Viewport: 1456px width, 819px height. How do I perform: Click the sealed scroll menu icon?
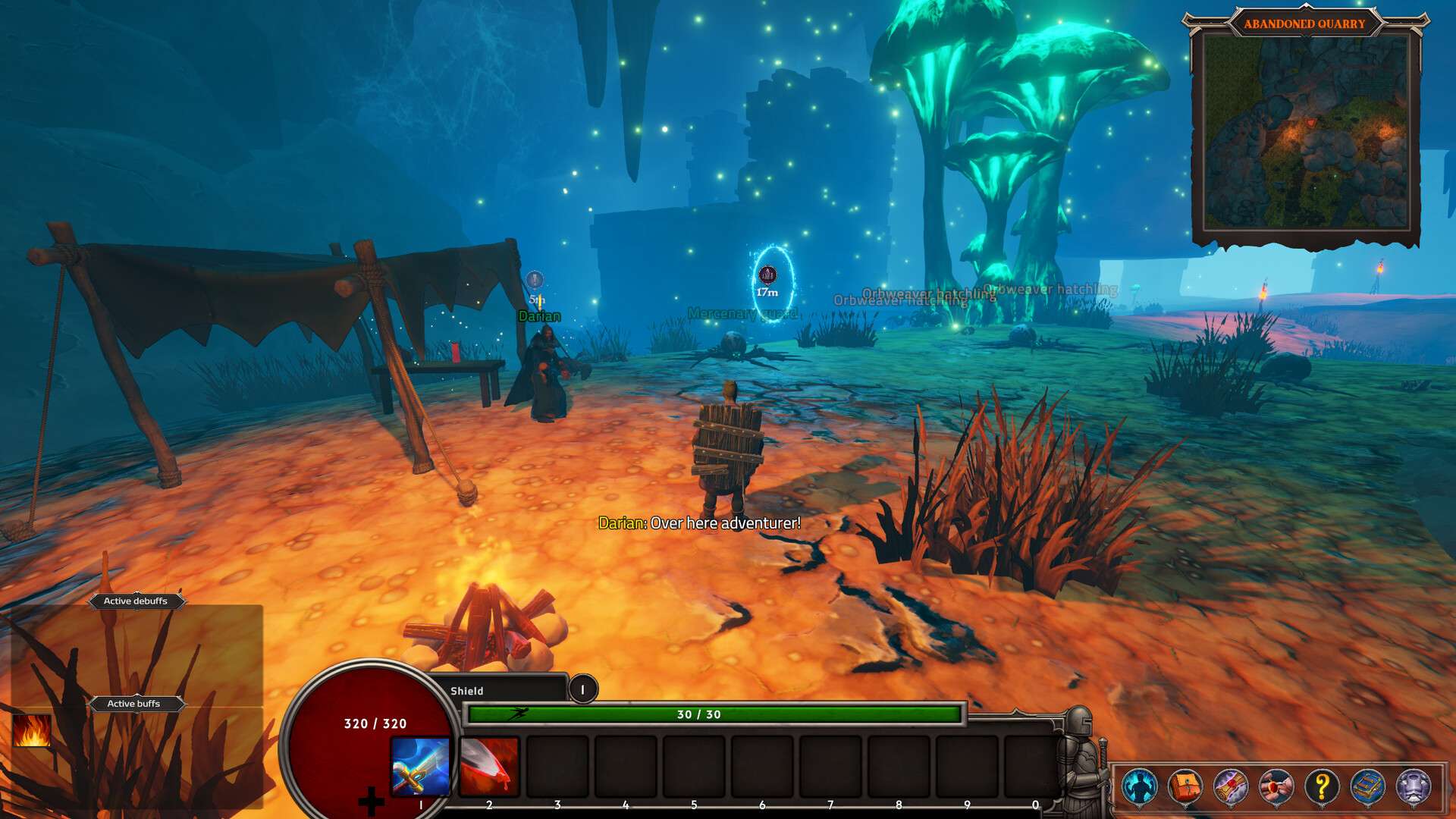tap(1231, 786)
